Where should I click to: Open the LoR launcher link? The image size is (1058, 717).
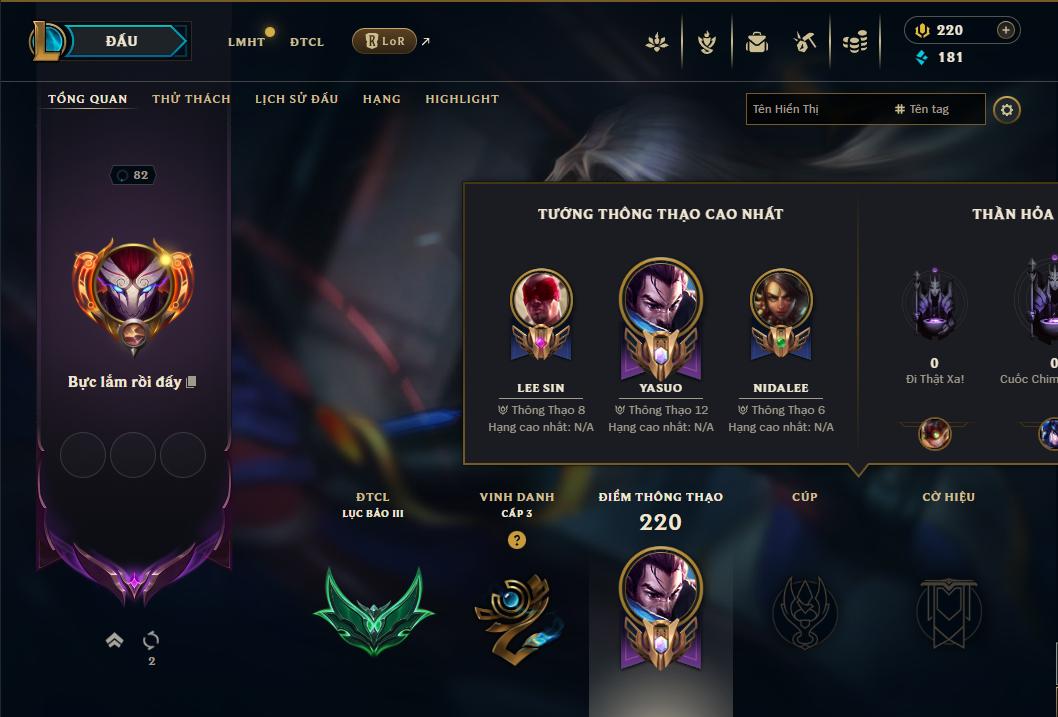pyautogui.click(x=385, y=41)
